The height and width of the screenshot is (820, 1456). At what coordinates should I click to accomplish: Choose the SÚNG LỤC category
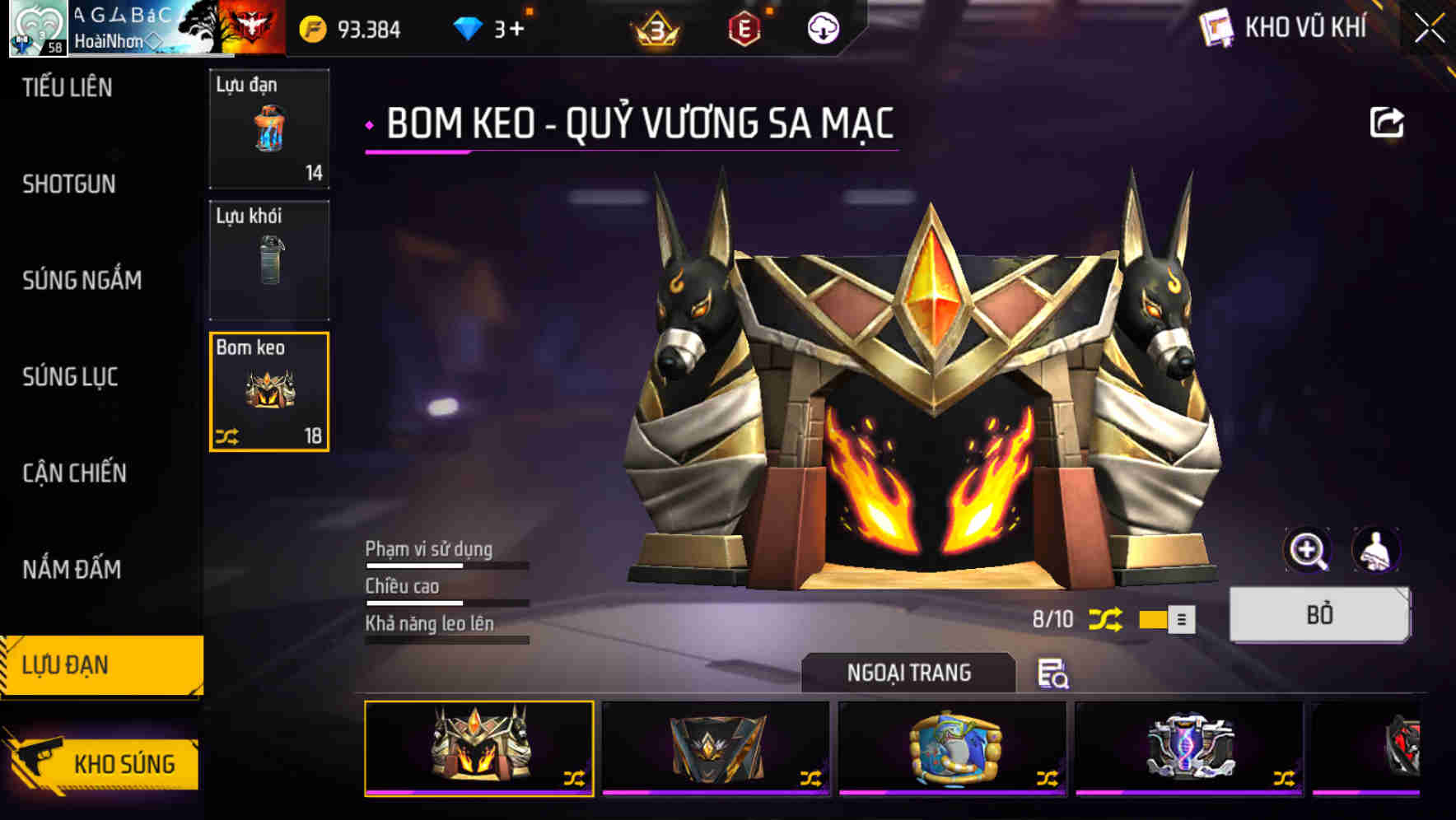click(x=71, y=376)
